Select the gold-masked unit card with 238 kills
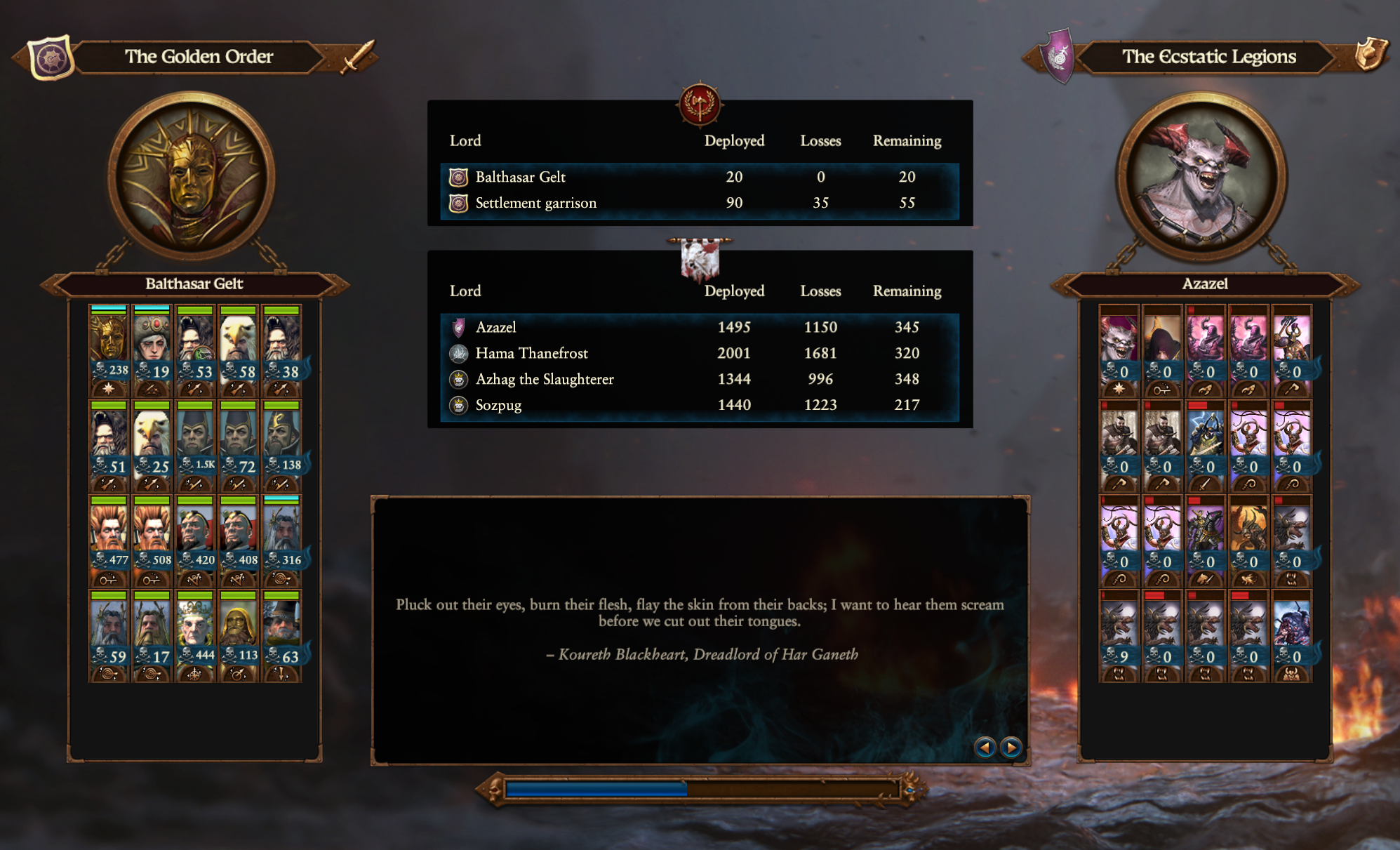The height and width of the screenshot is (850, 1400). [109, 350]
